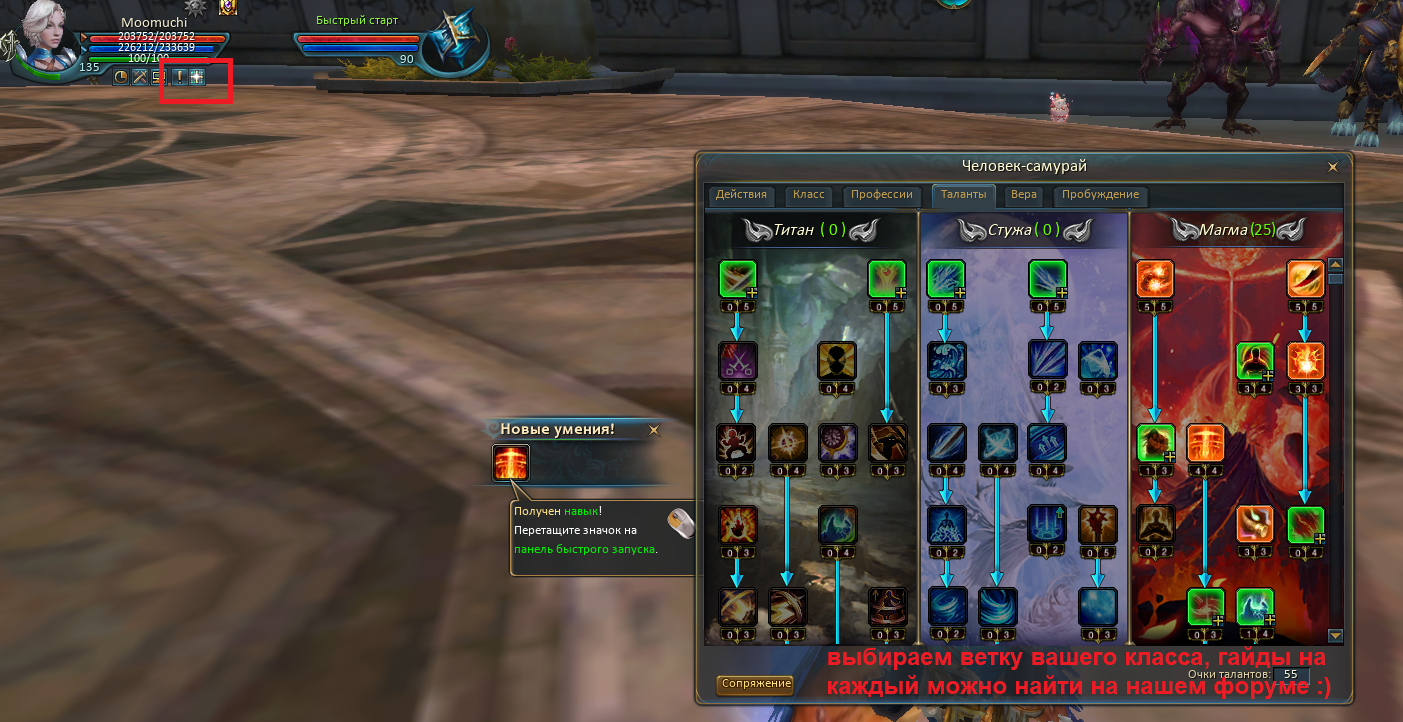This screenshot has height=722, width=1403.
Task: Open the sparkle star HUD icon
Action: click(197, 76)
